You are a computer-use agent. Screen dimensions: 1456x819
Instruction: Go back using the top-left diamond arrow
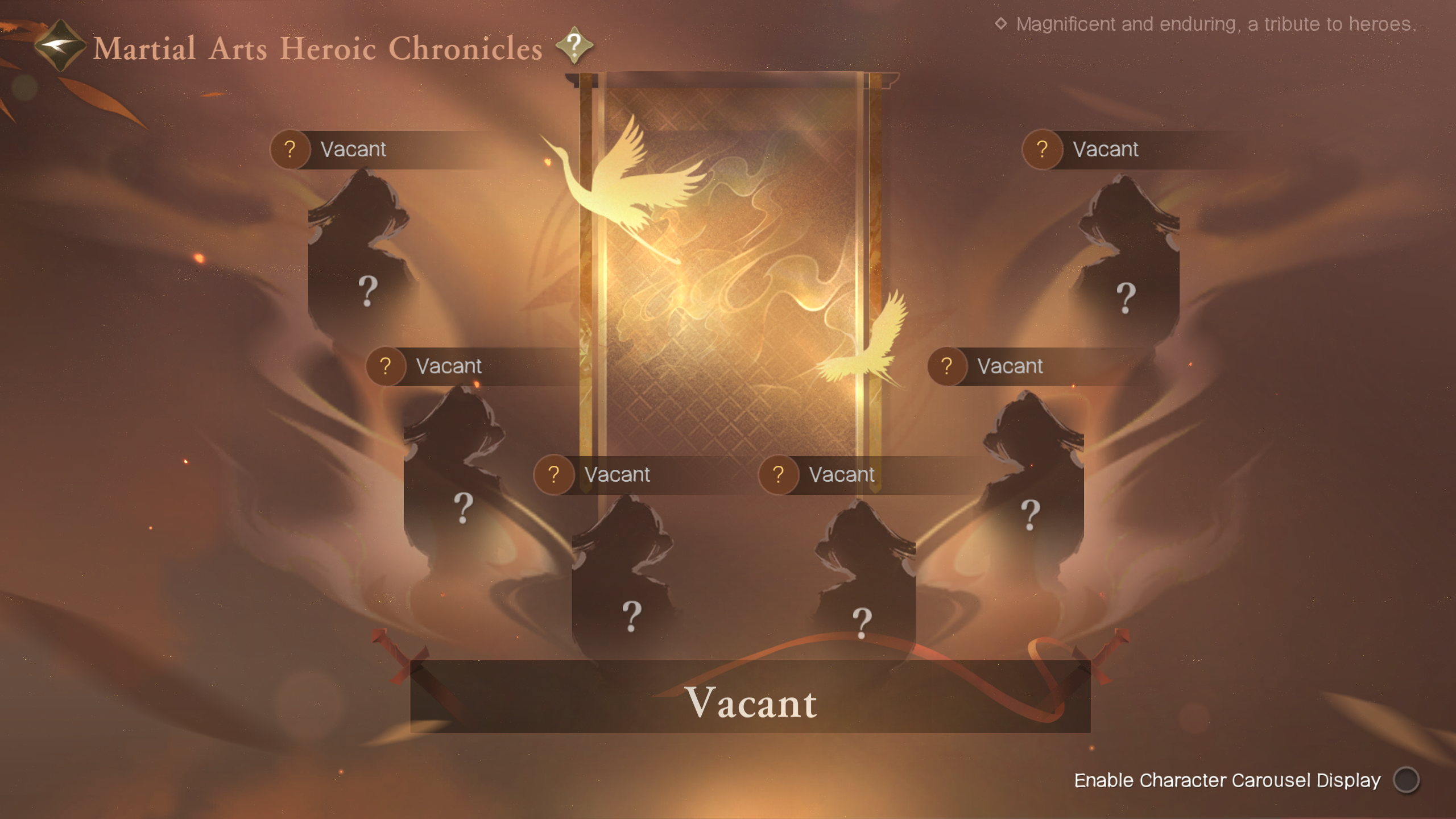(59, 45)
